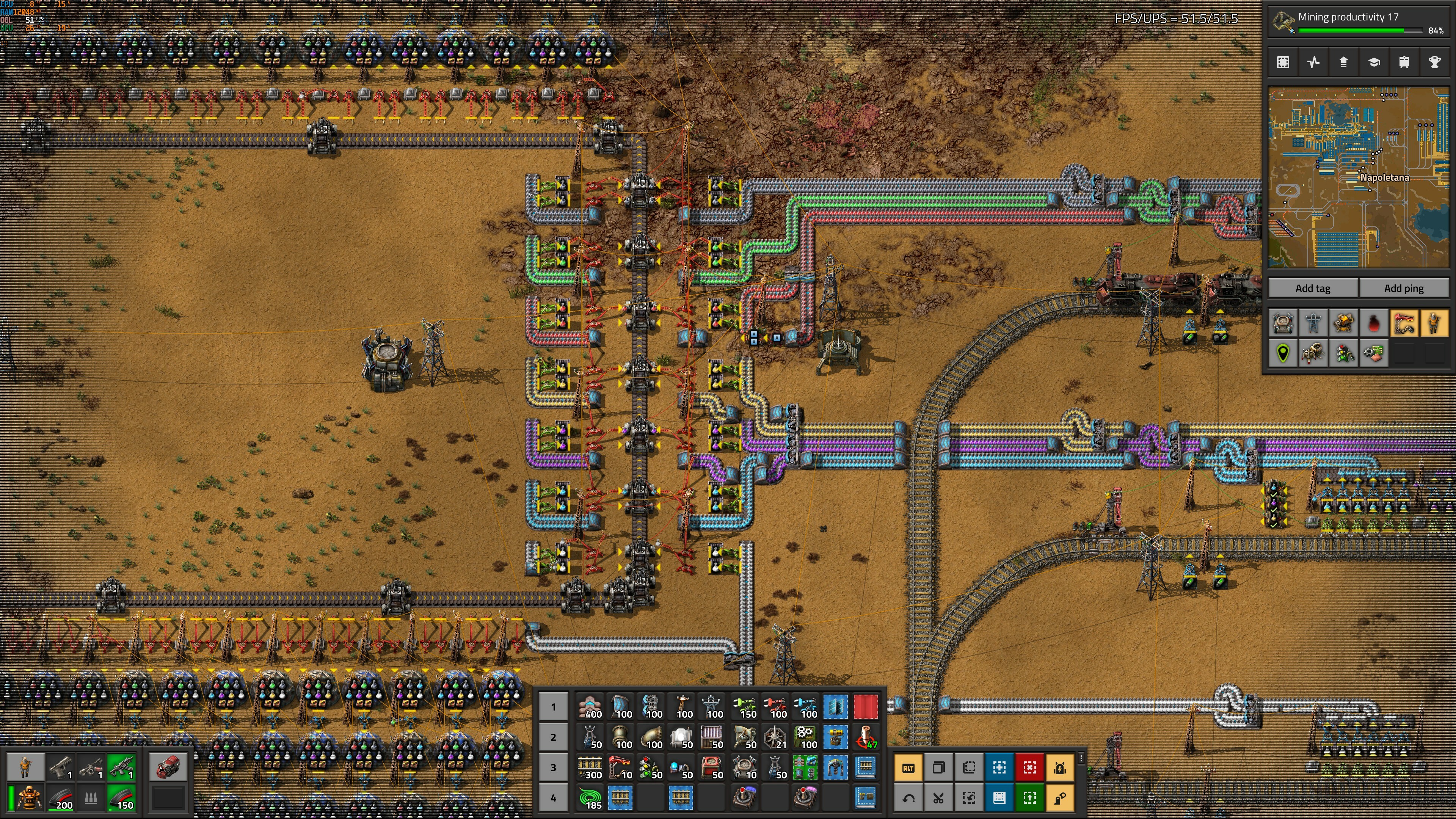Pick the rail stack of 300
This screenshot has width=1456, height=819.
(591, 767)
